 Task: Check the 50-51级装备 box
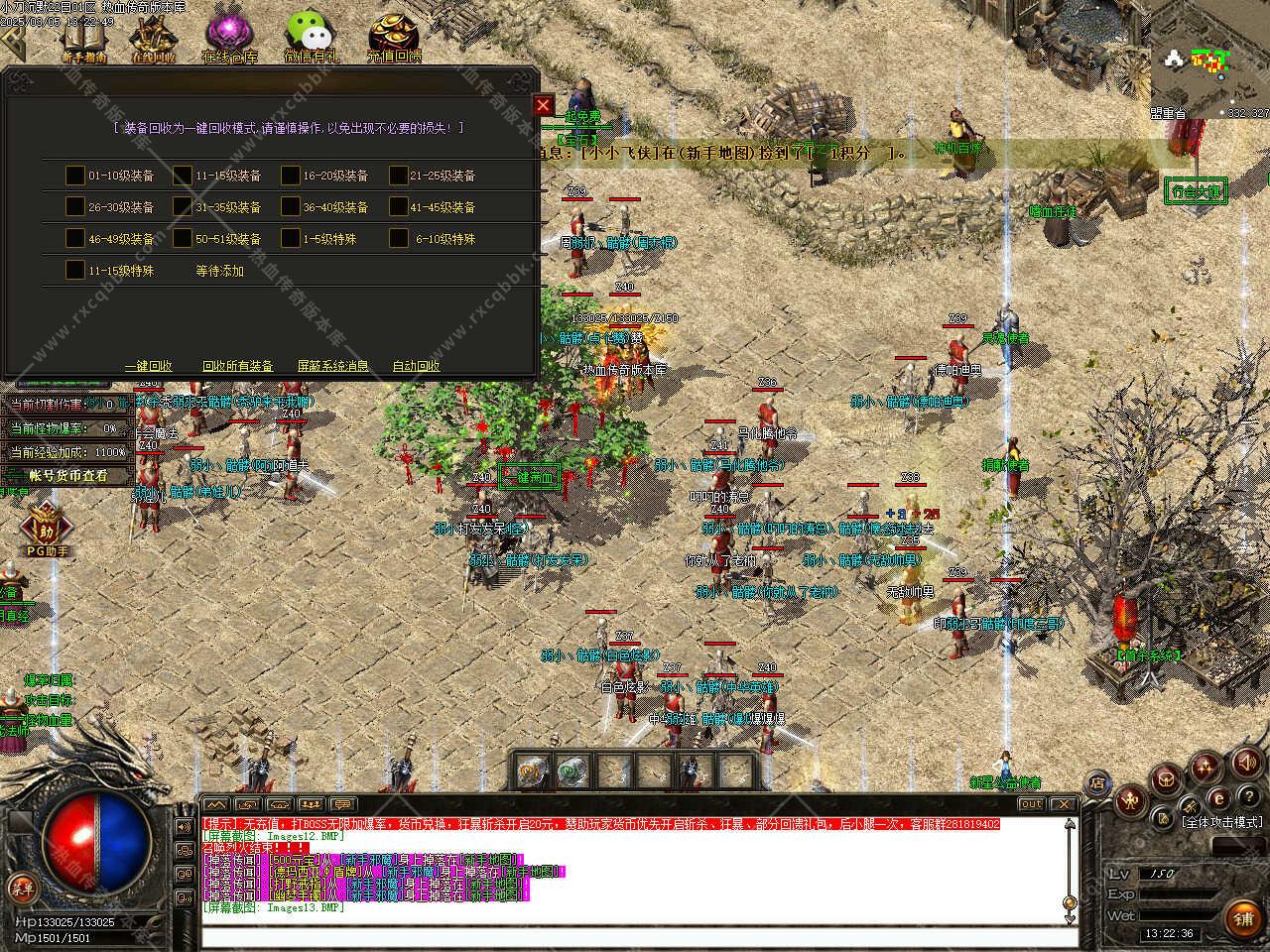(183, 239)
